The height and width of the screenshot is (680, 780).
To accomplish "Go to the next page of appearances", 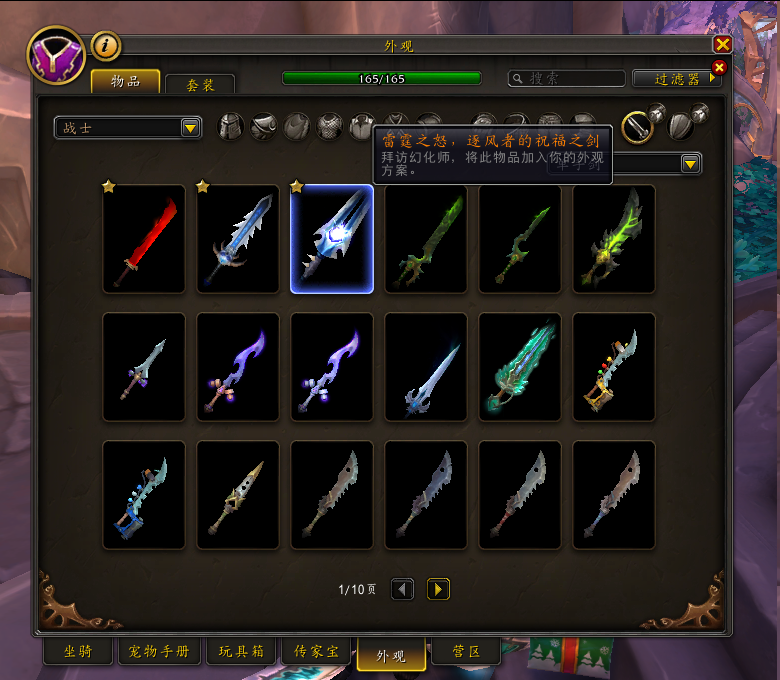I will 438,589.
